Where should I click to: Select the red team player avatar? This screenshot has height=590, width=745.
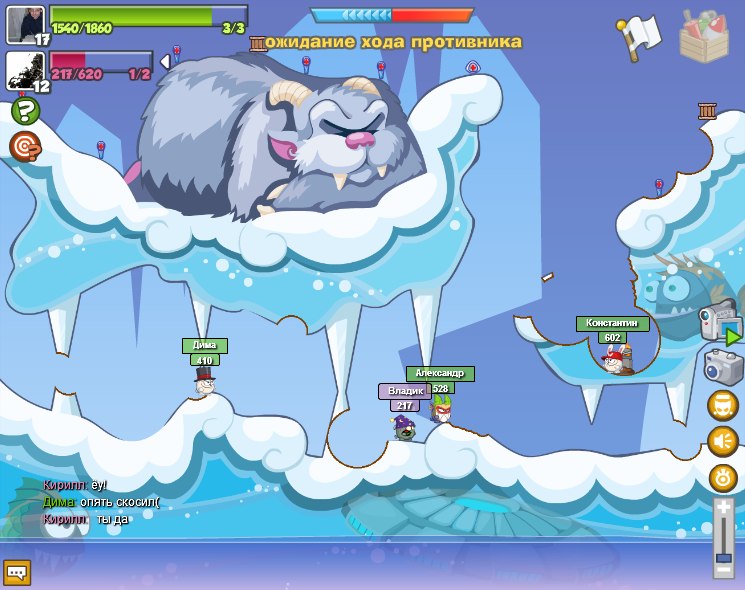click(26, 70)
